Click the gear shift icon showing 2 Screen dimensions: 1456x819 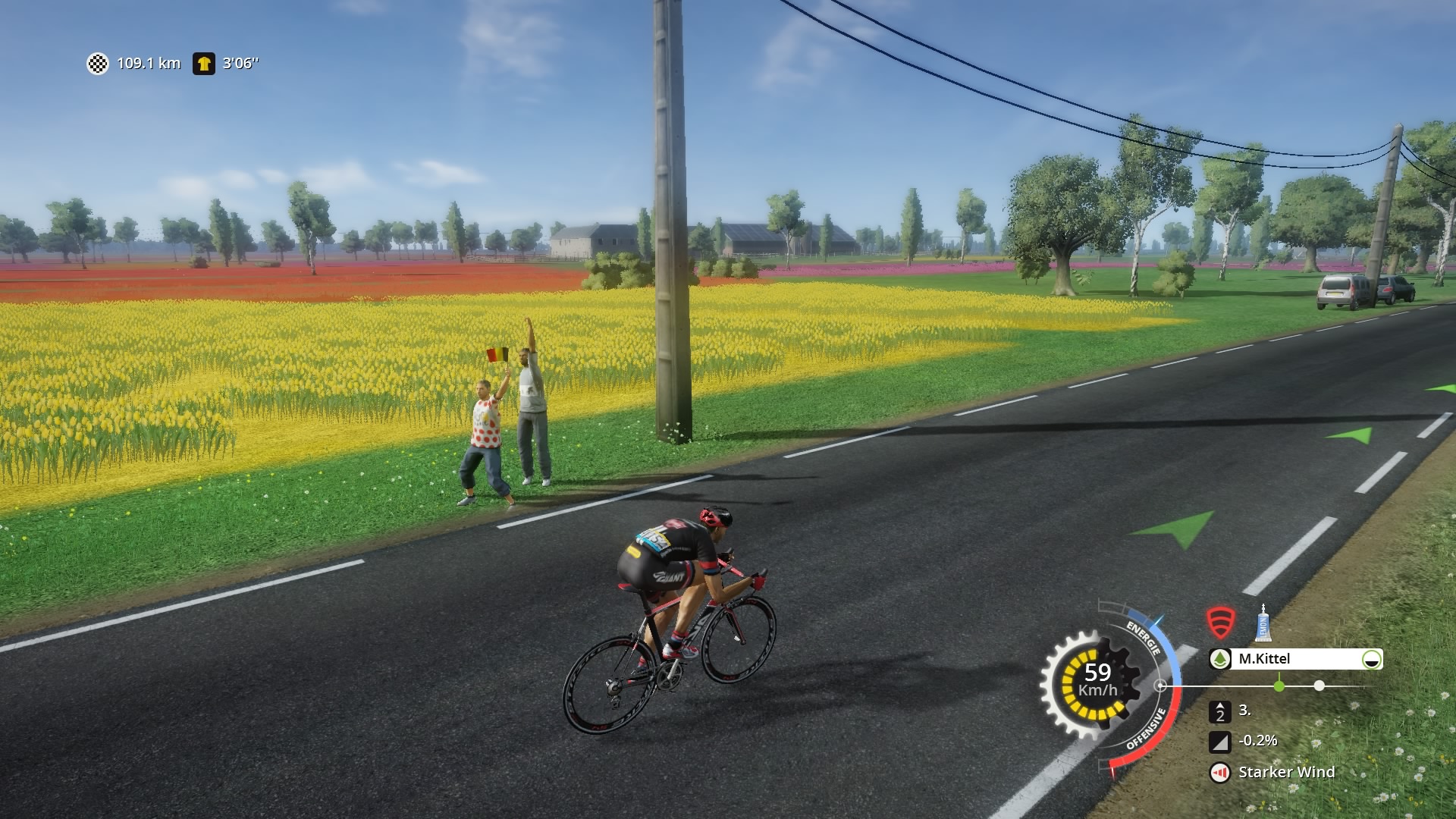click(1219, 711)
